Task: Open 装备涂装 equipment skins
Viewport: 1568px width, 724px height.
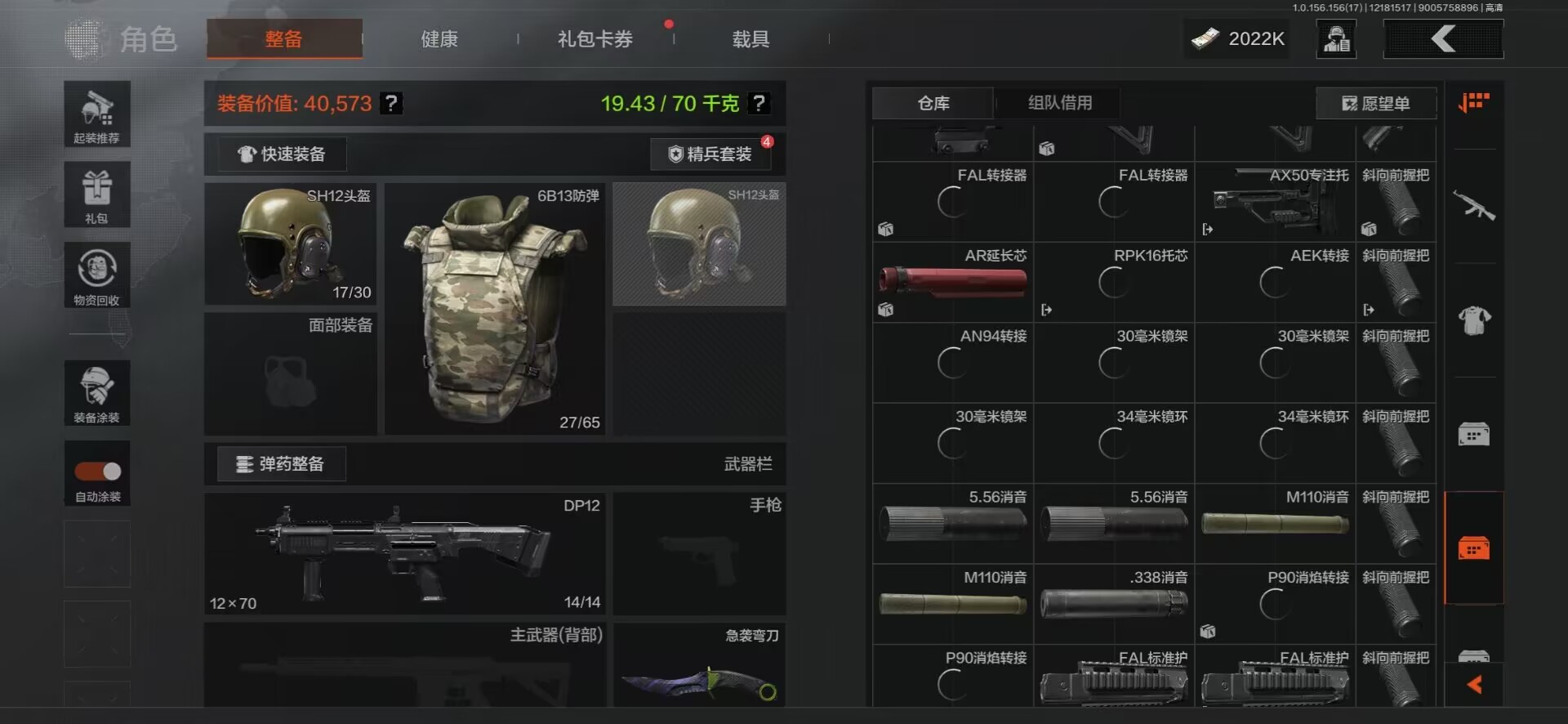Action: pos(97,393)
